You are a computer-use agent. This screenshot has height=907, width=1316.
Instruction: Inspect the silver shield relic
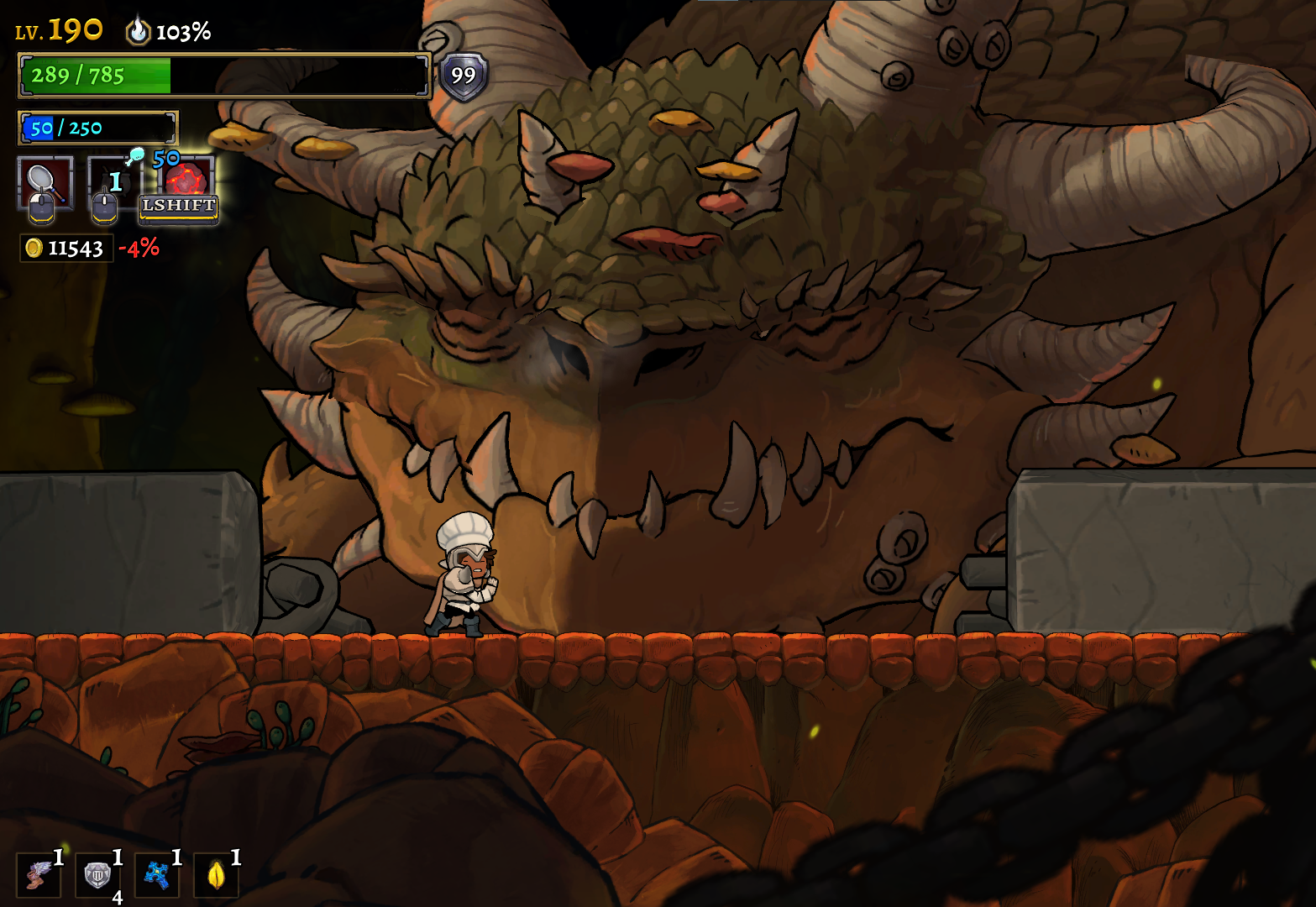pos(97,875)
